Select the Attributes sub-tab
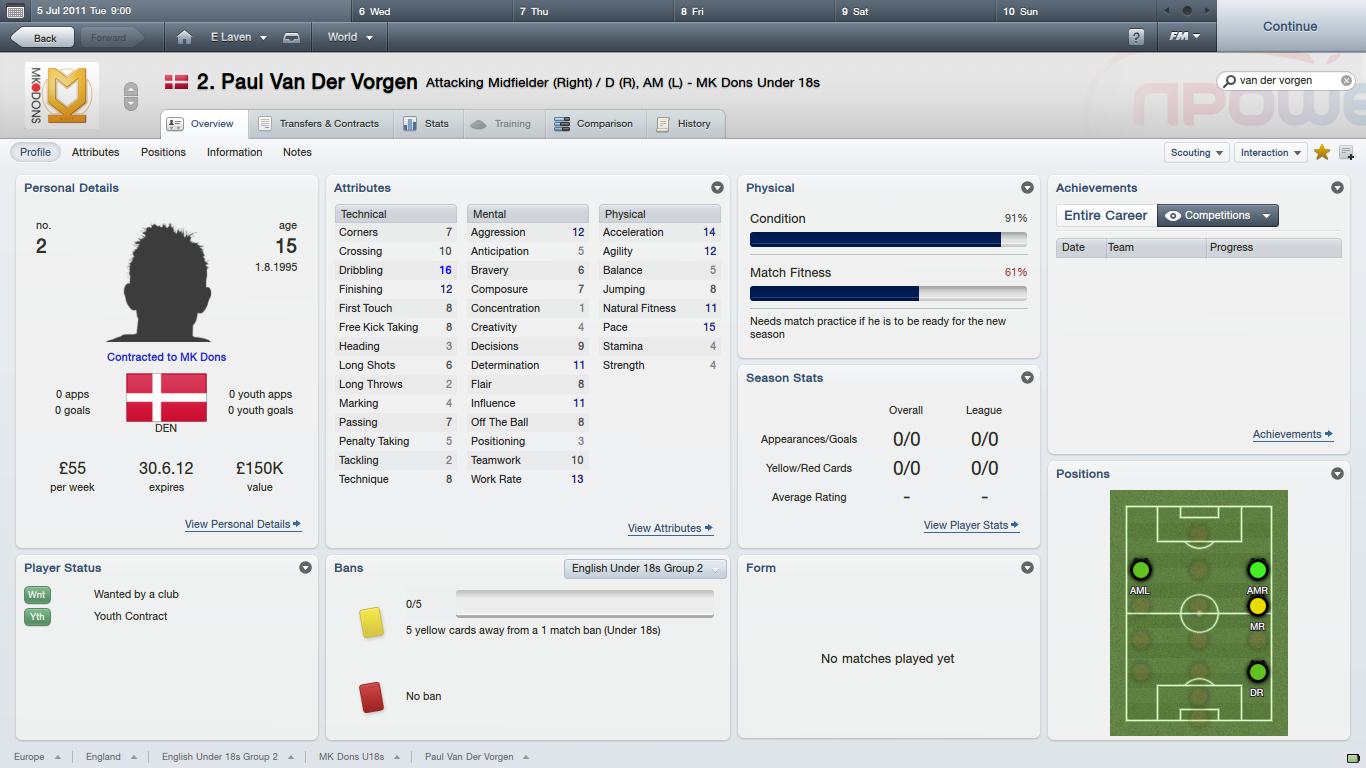 [x=95, y=152]
